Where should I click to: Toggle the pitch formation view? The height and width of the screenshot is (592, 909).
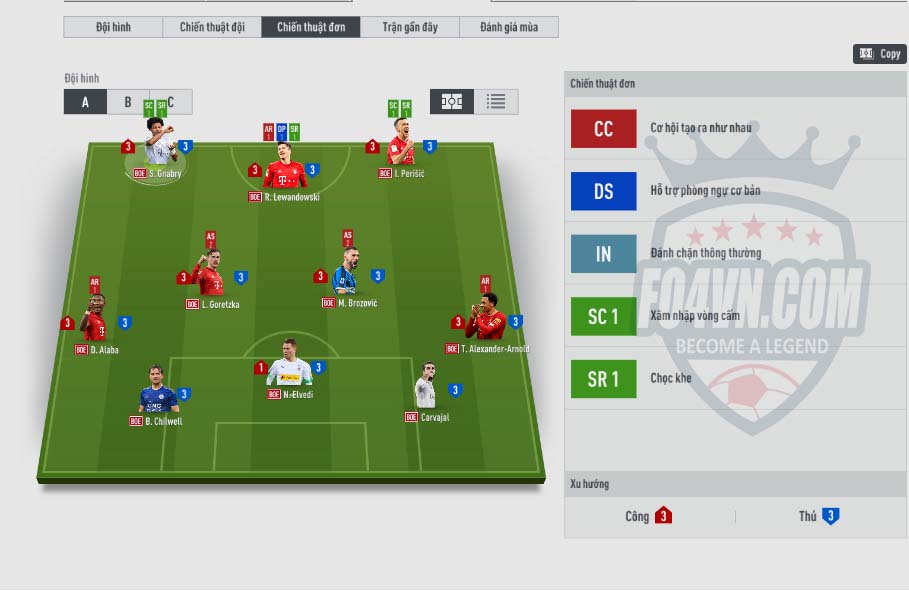pos(452,101)
